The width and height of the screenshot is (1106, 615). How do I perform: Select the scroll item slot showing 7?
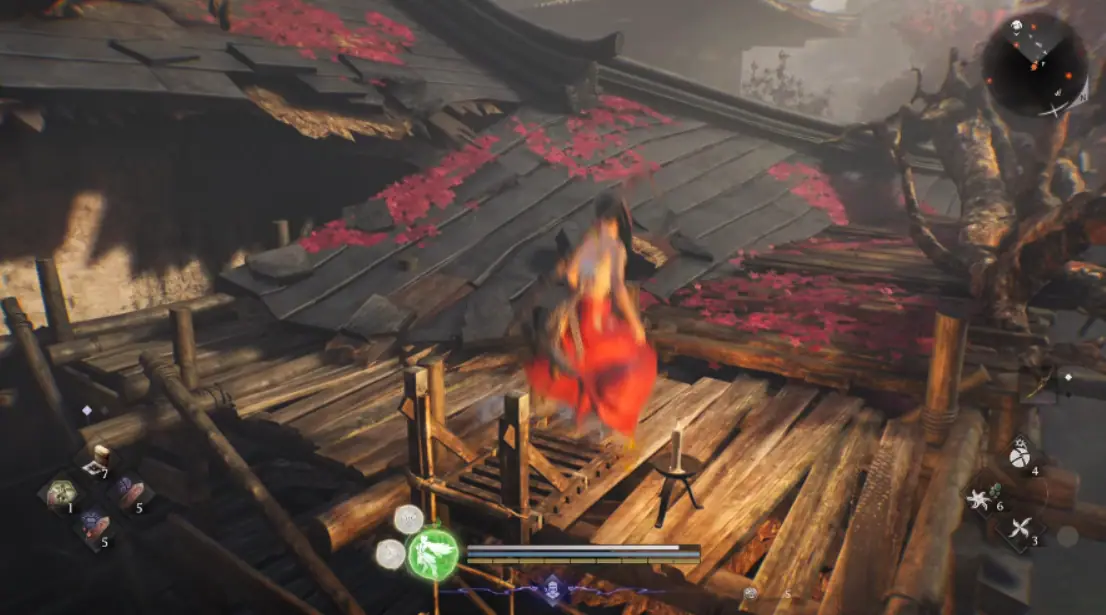98,461
